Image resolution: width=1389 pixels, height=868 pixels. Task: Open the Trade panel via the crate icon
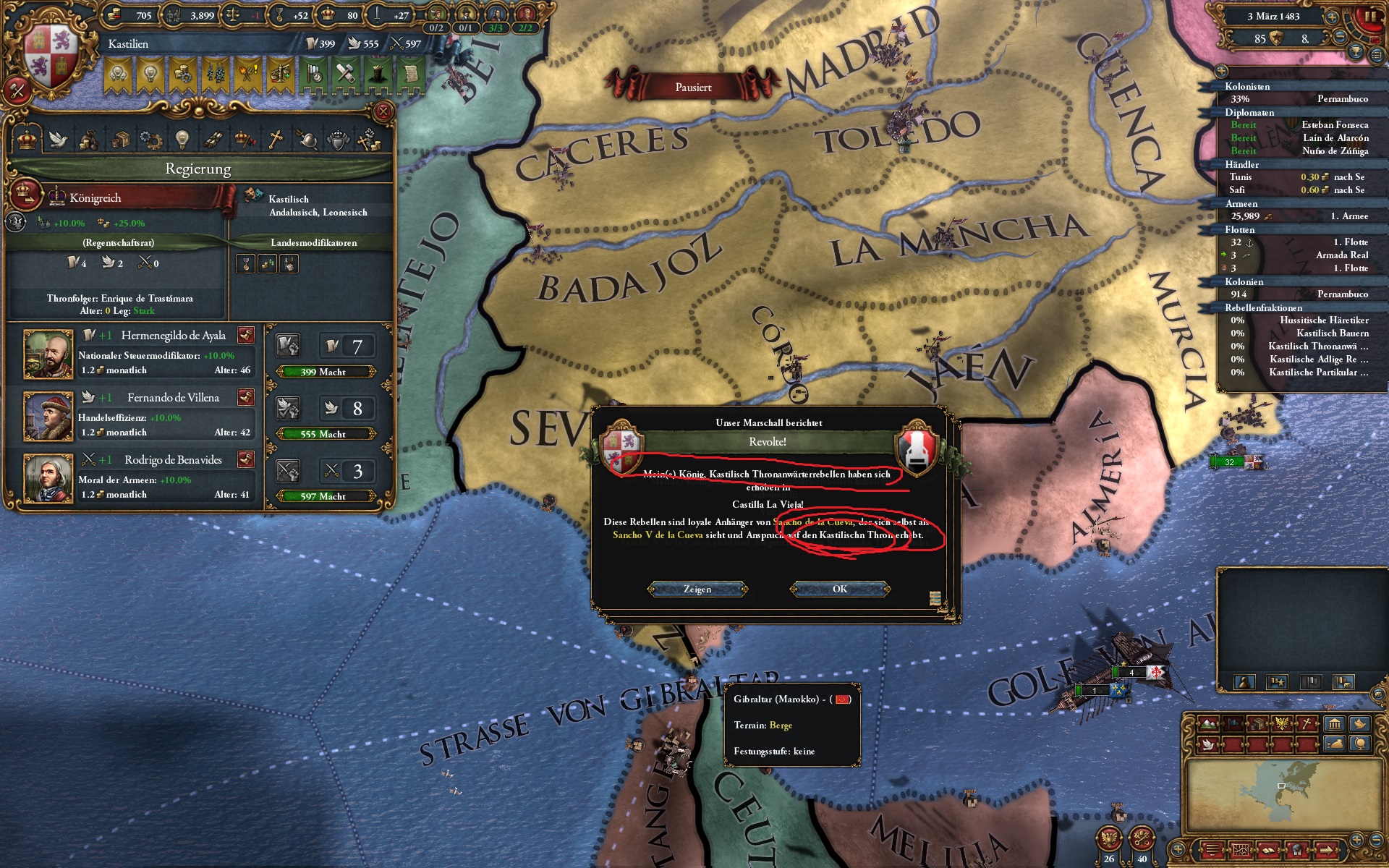click(121, 137)
